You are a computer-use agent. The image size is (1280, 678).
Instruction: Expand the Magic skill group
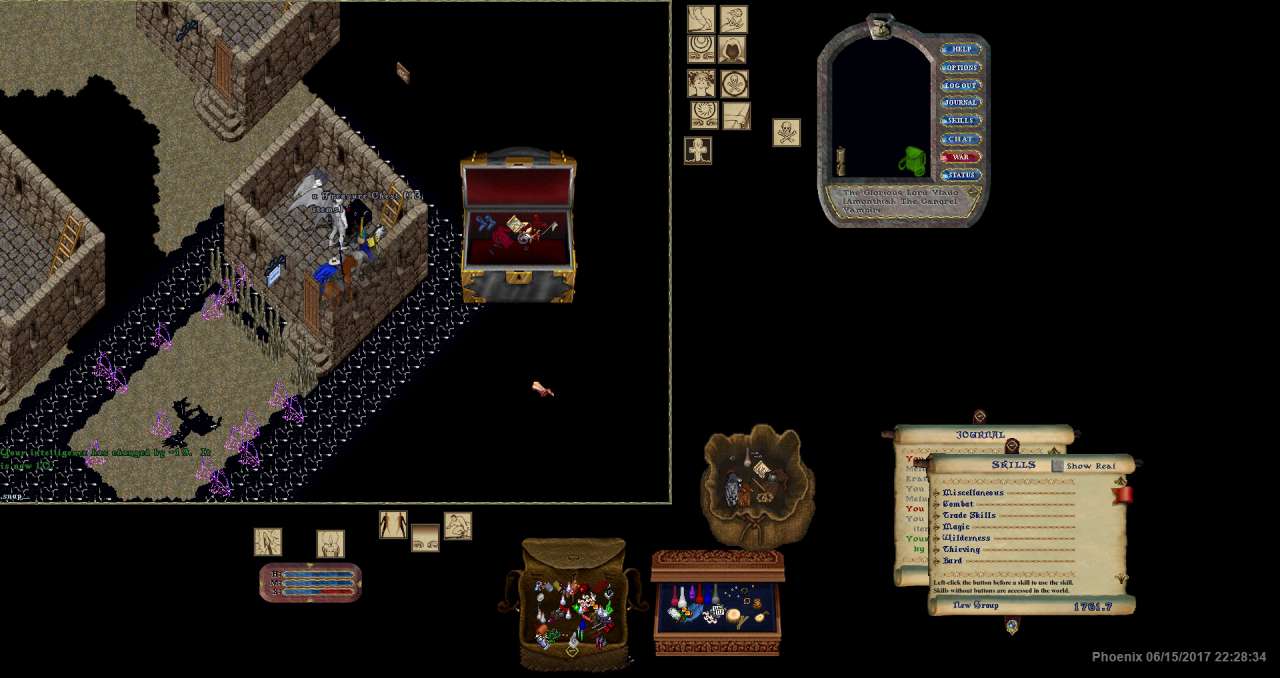[x=937, y=527]
